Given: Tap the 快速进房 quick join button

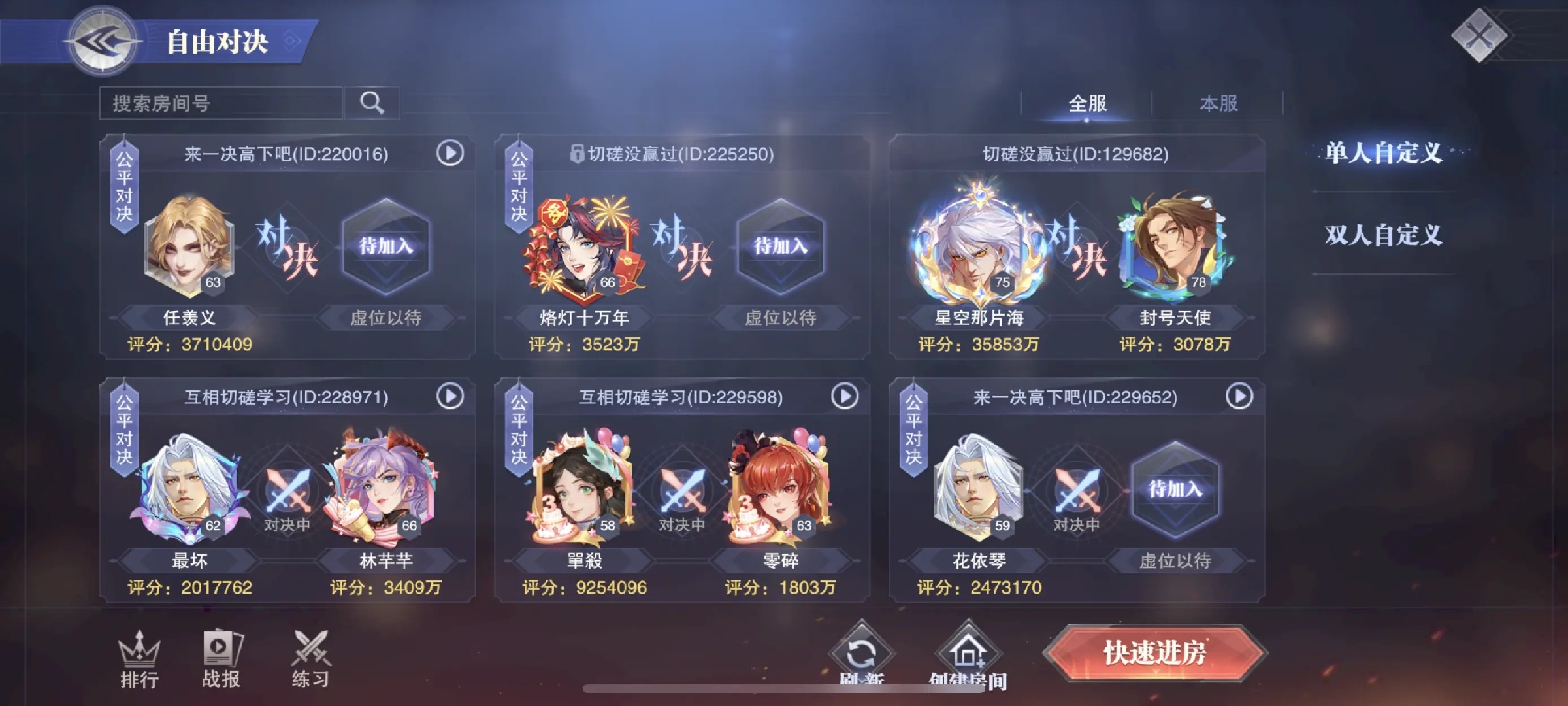Looking at the screenshot, I should pos(1154,653).
